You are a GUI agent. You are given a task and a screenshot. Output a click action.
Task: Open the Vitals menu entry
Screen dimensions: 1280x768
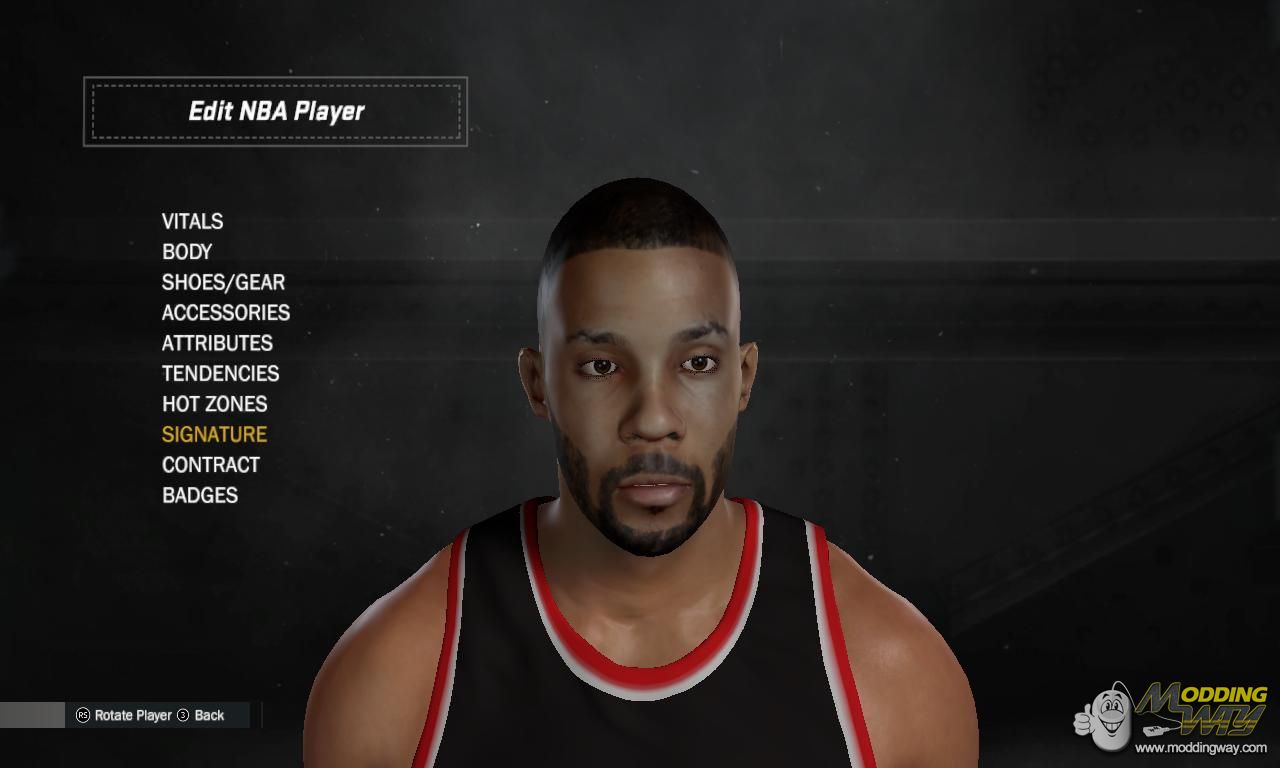point(192,221)
